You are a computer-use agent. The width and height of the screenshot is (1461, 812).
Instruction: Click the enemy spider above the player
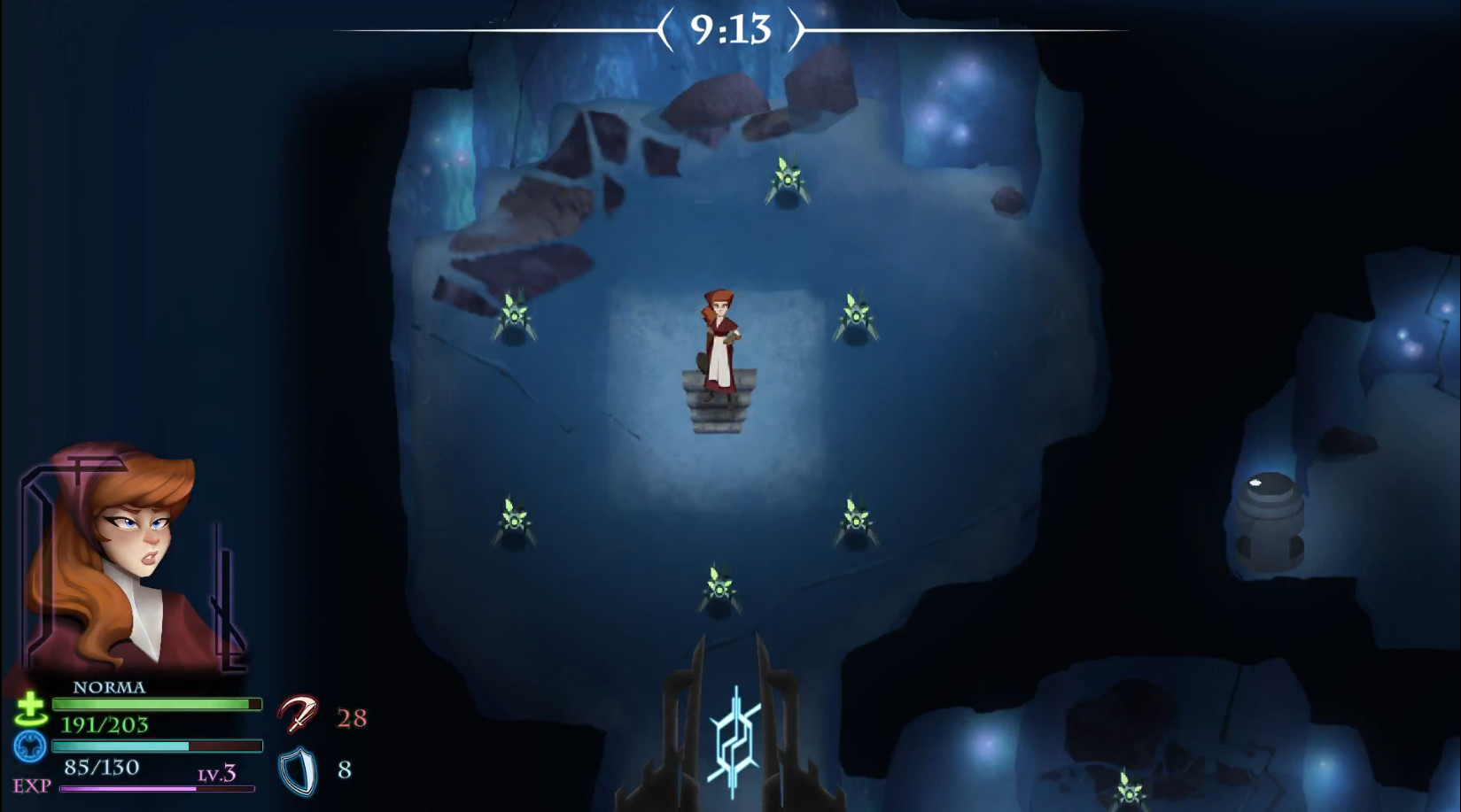tap(790, 184)
